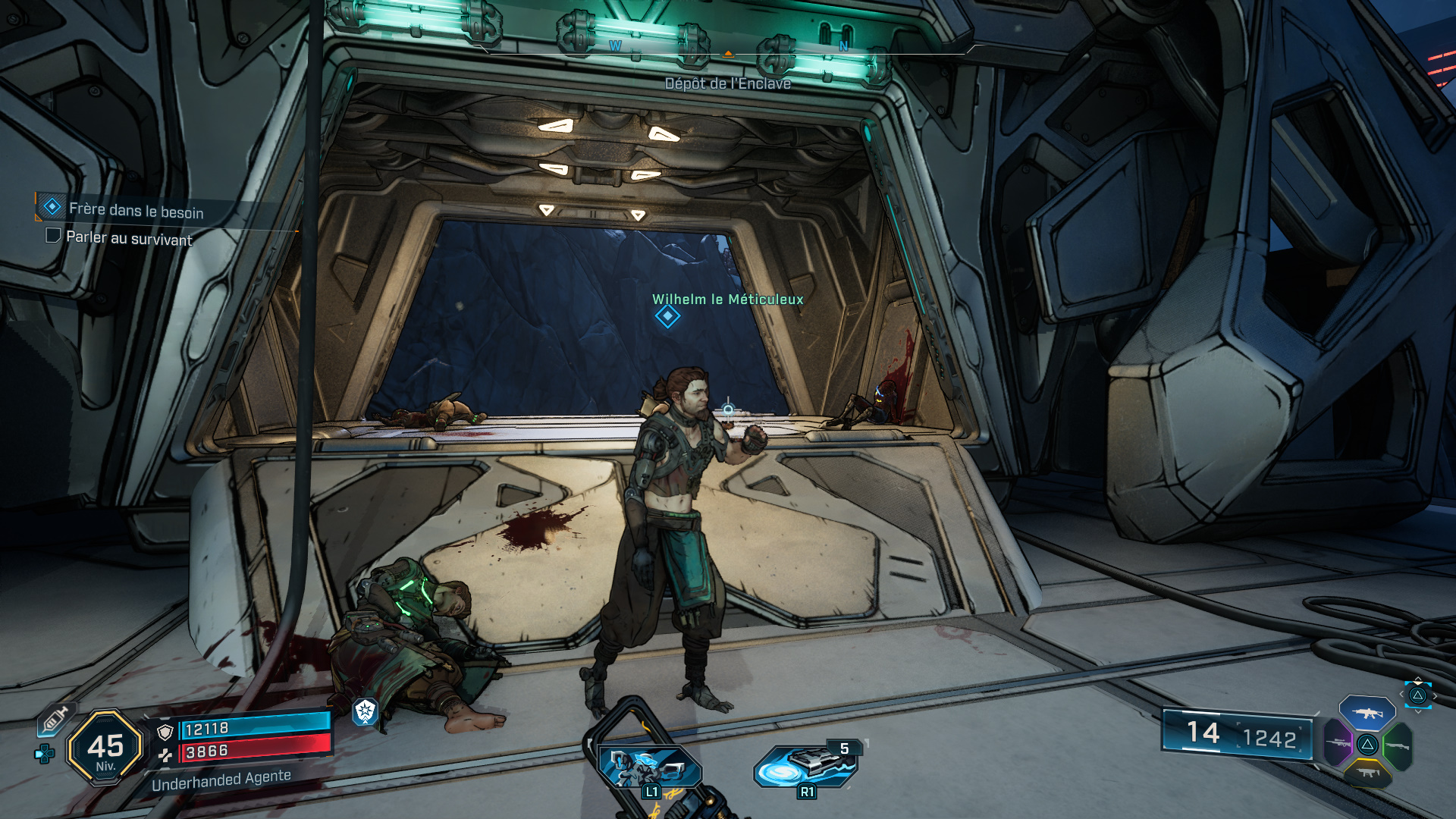Throw the ordnance with the swirling blue icon
Image resolution: width=1456 pixels, height=819 pixels.
click(806, 766)
